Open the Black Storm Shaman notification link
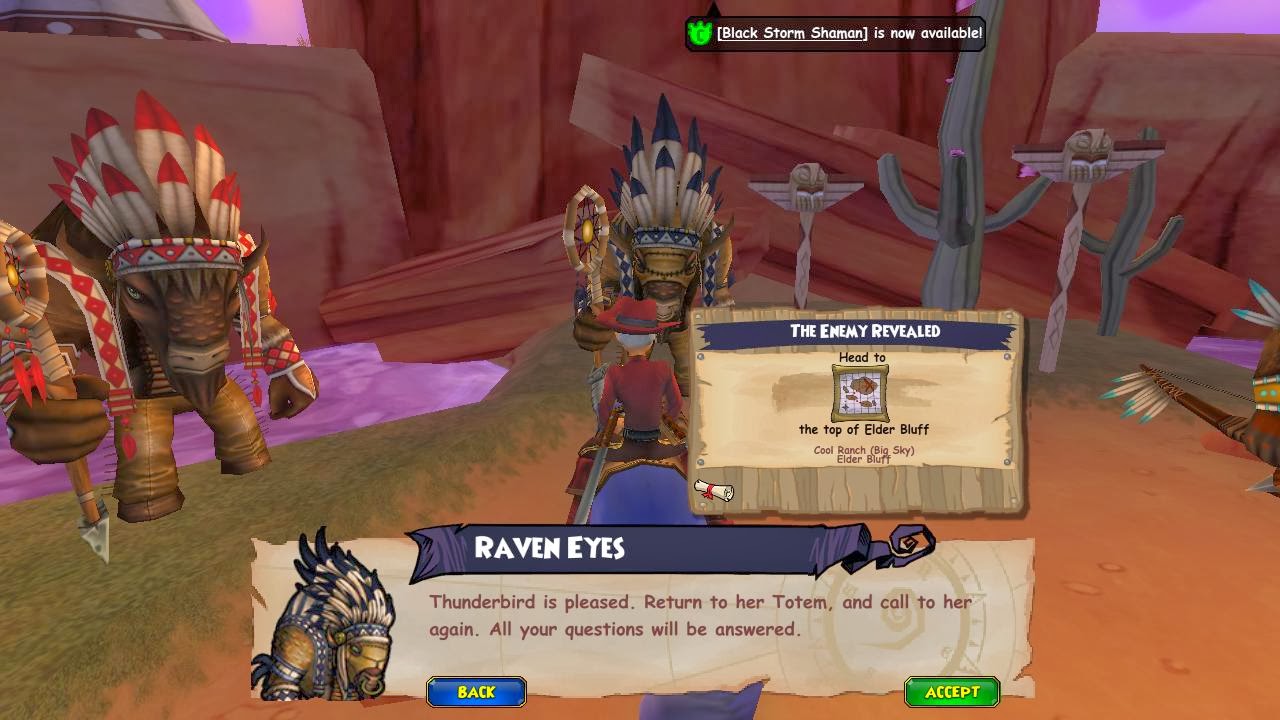The width and height of the screenshot is (1280, 720). click(x=792, y=33)
